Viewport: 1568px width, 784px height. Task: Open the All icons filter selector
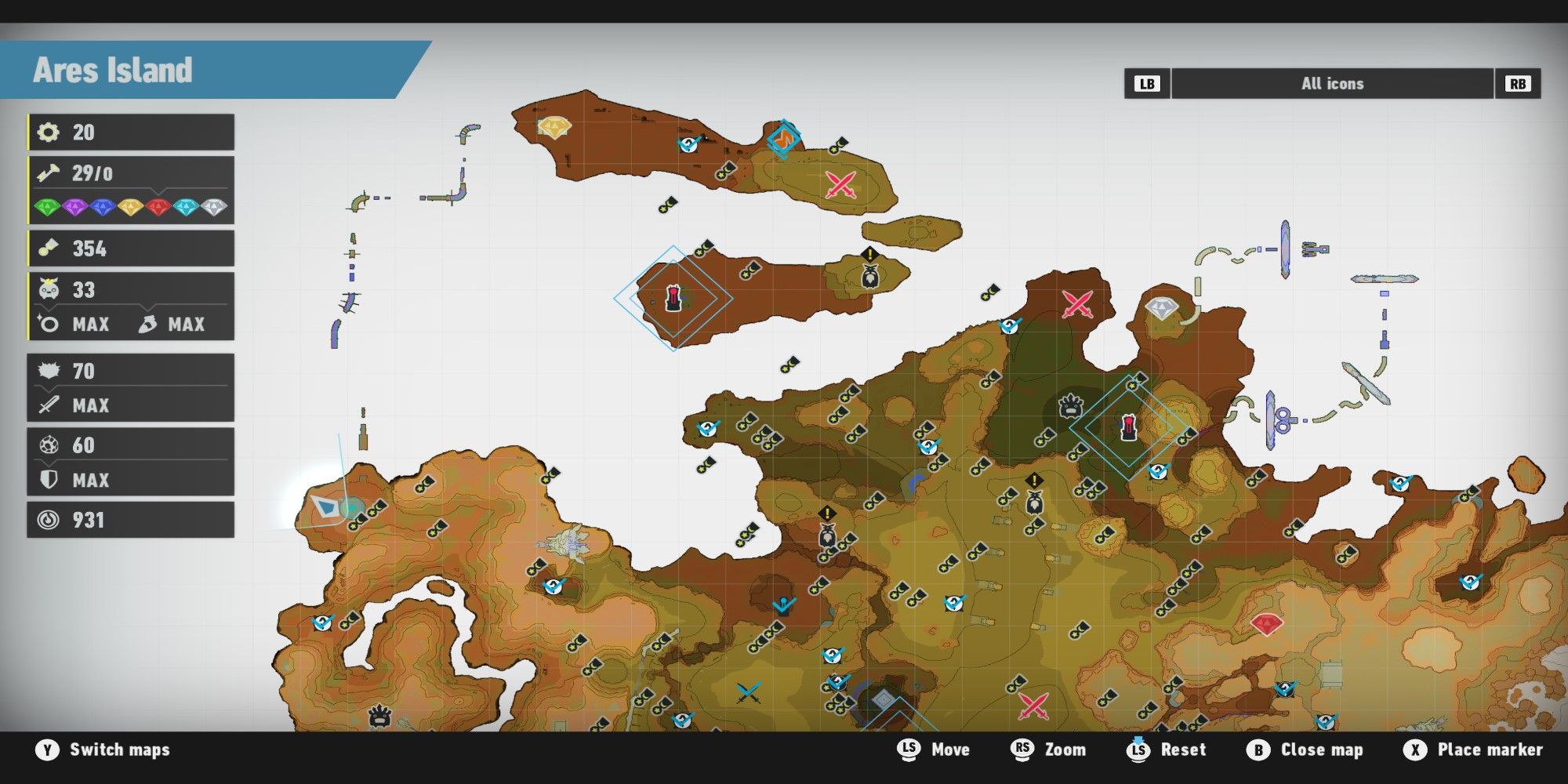(1331, 83)
